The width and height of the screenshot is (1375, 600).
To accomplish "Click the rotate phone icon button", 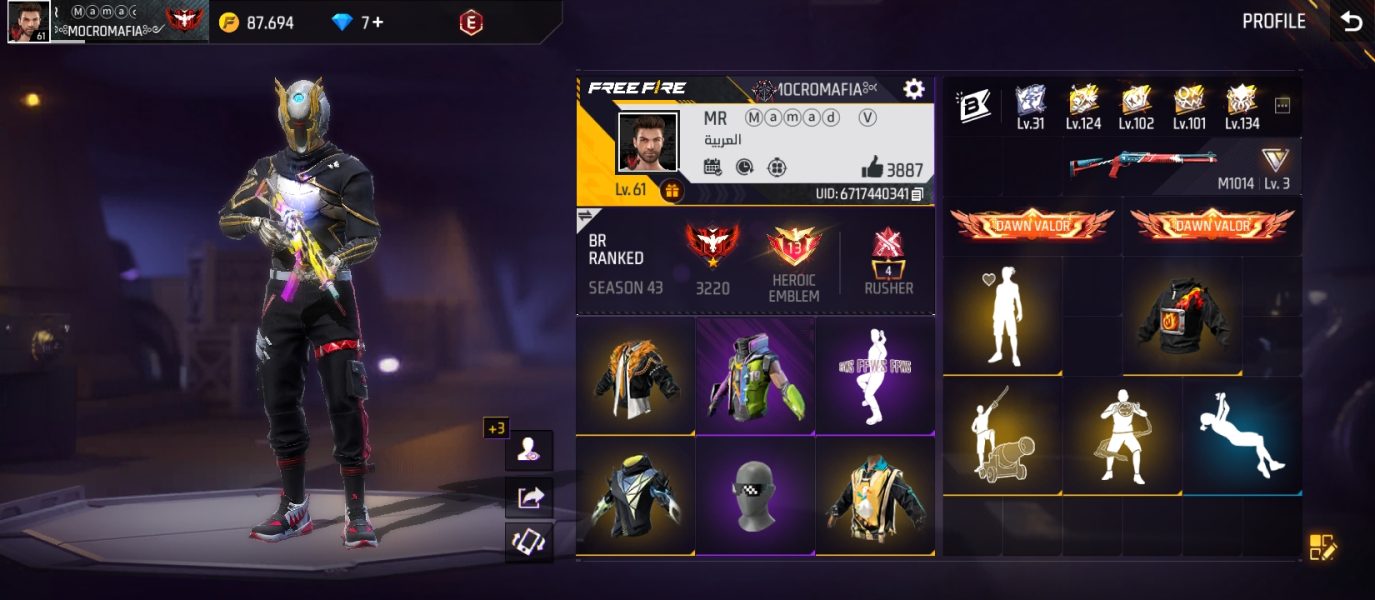I will pos(529,542).
